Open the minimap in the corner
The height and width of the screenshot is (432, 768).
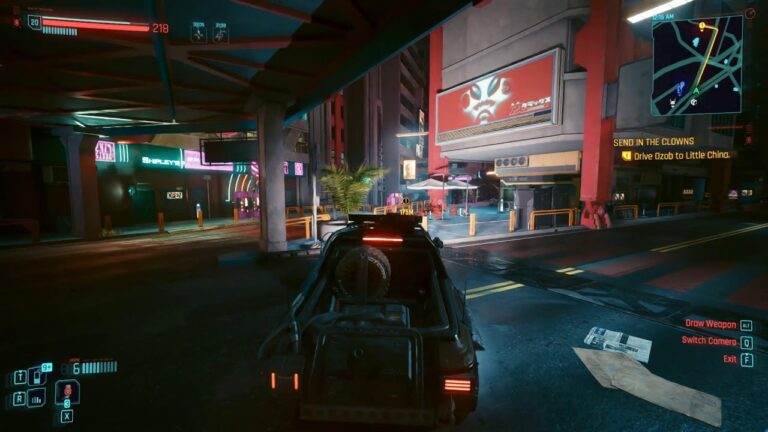pyautogui.click(x=697, y=64)
